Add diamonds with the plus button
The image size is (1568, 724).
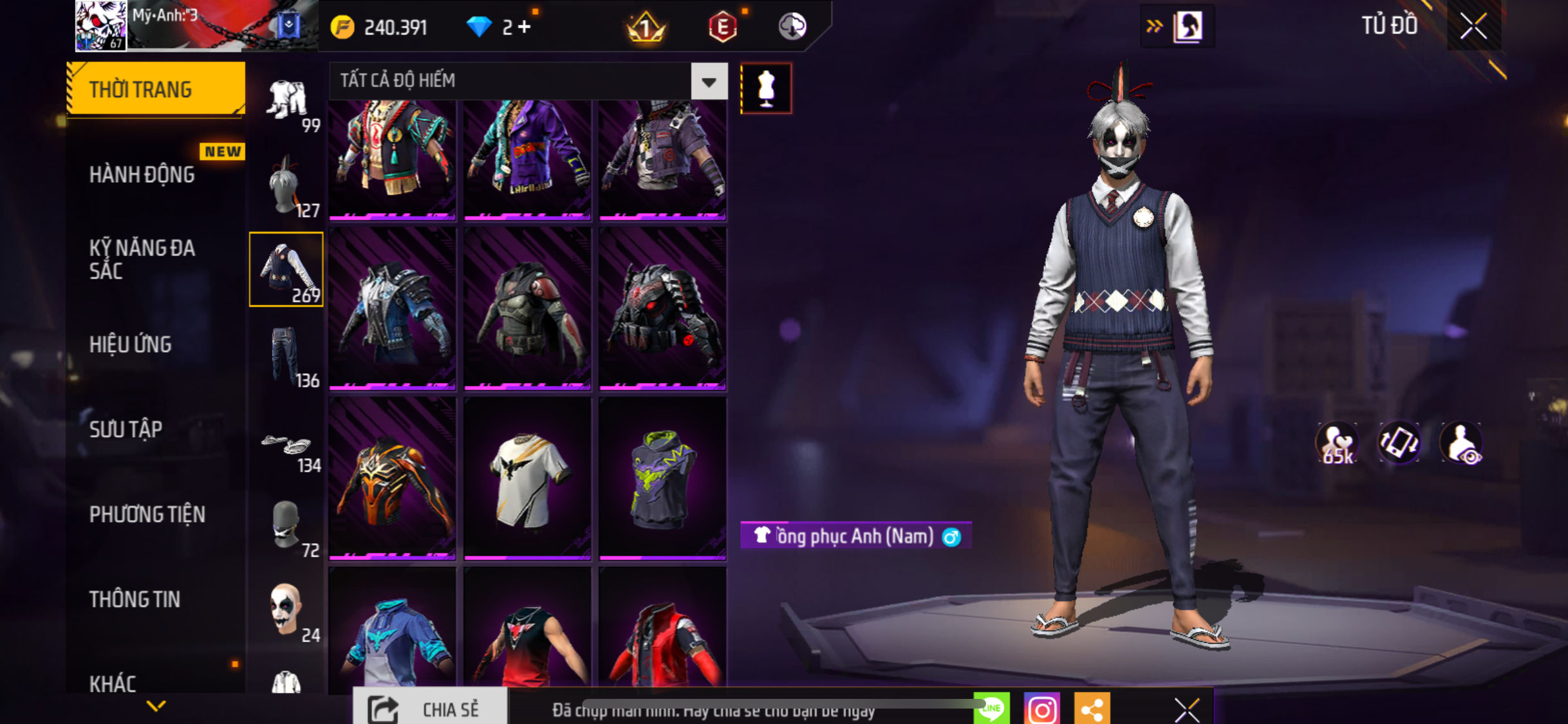[x=525, y=27]
